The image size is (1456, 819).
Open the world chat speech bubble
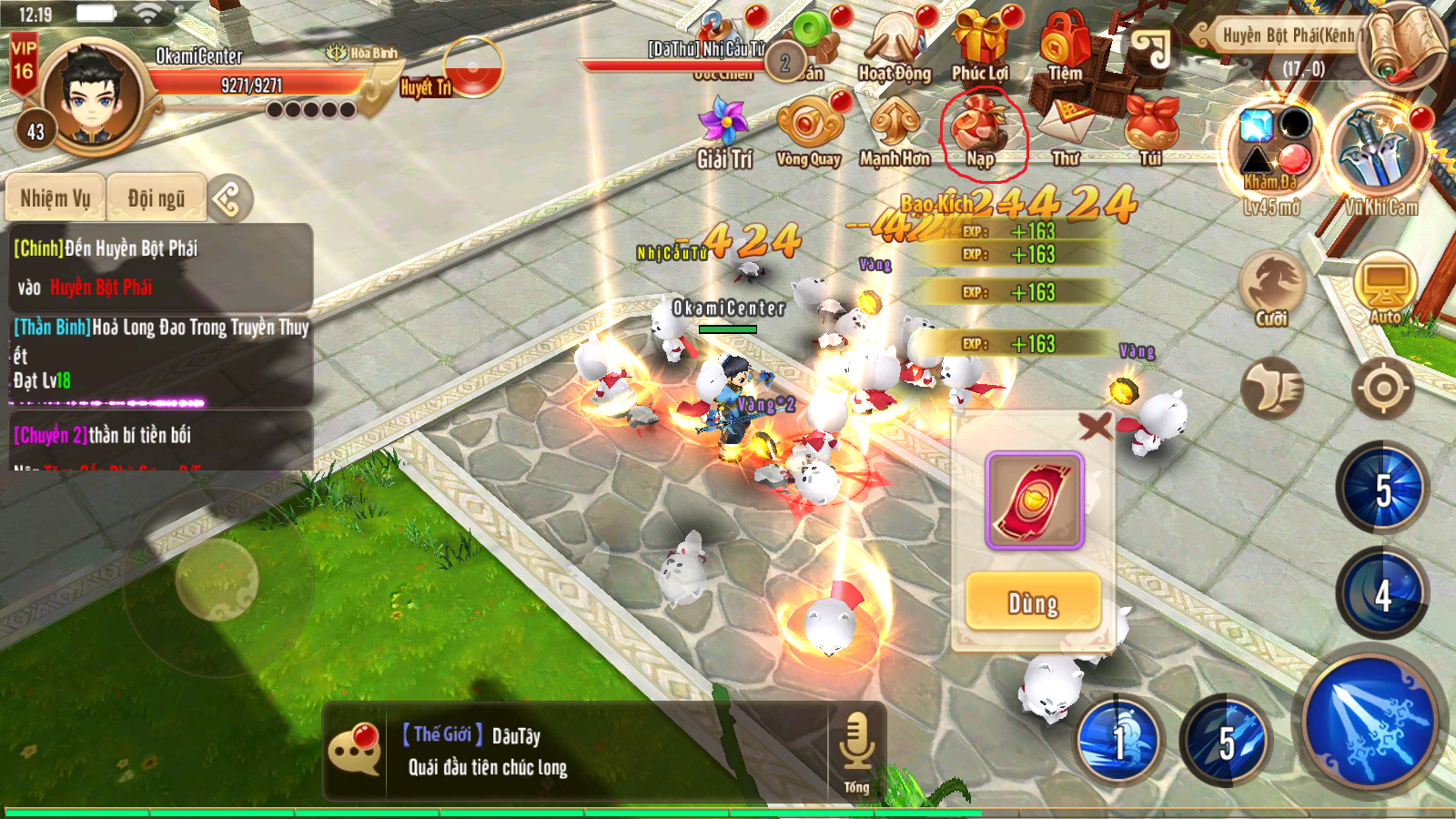pyautogui.click(x=354, y=751)
